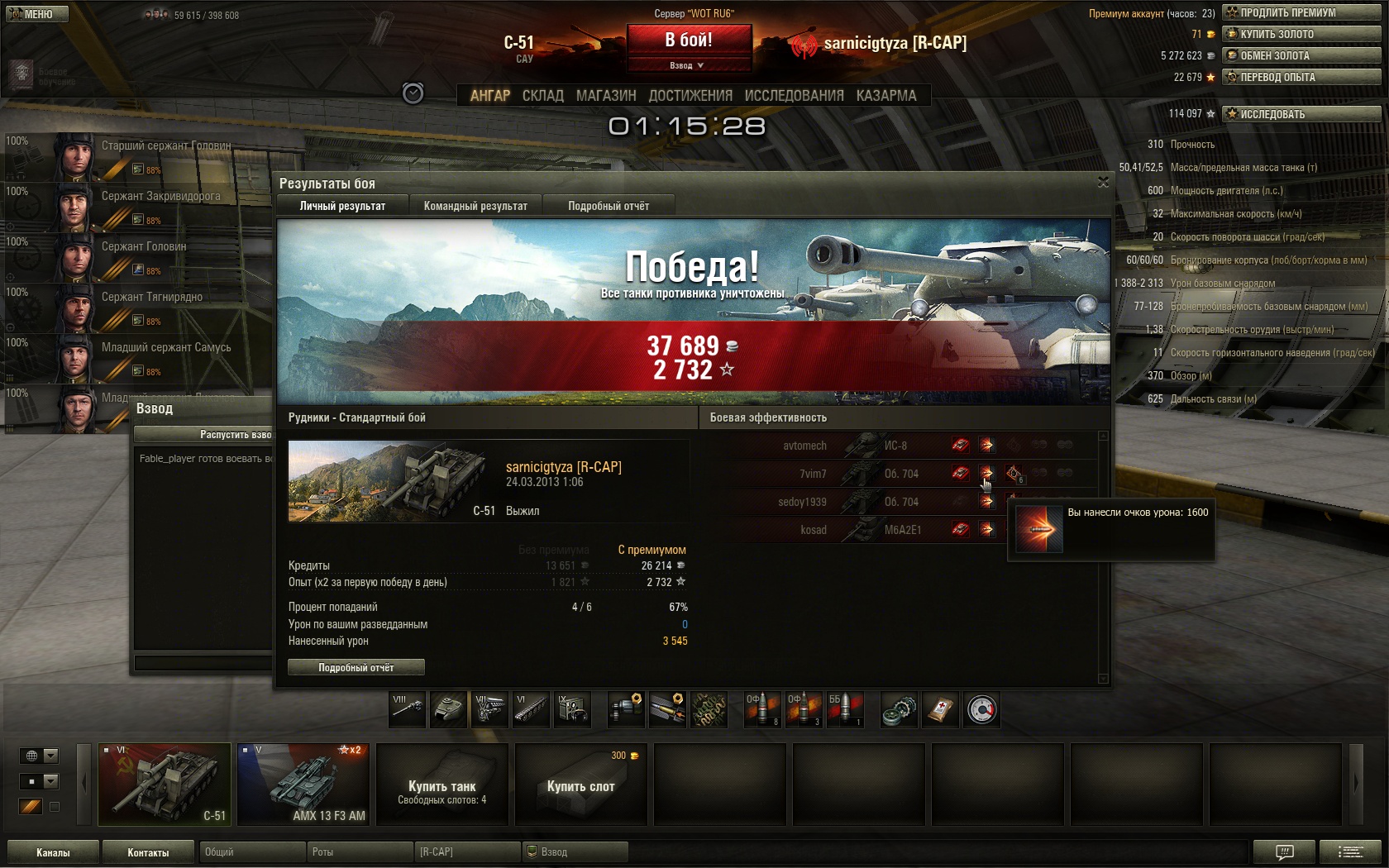
Task: Click КУПИТЬ ЗОЛОТО button
Action: (1301, 34)
